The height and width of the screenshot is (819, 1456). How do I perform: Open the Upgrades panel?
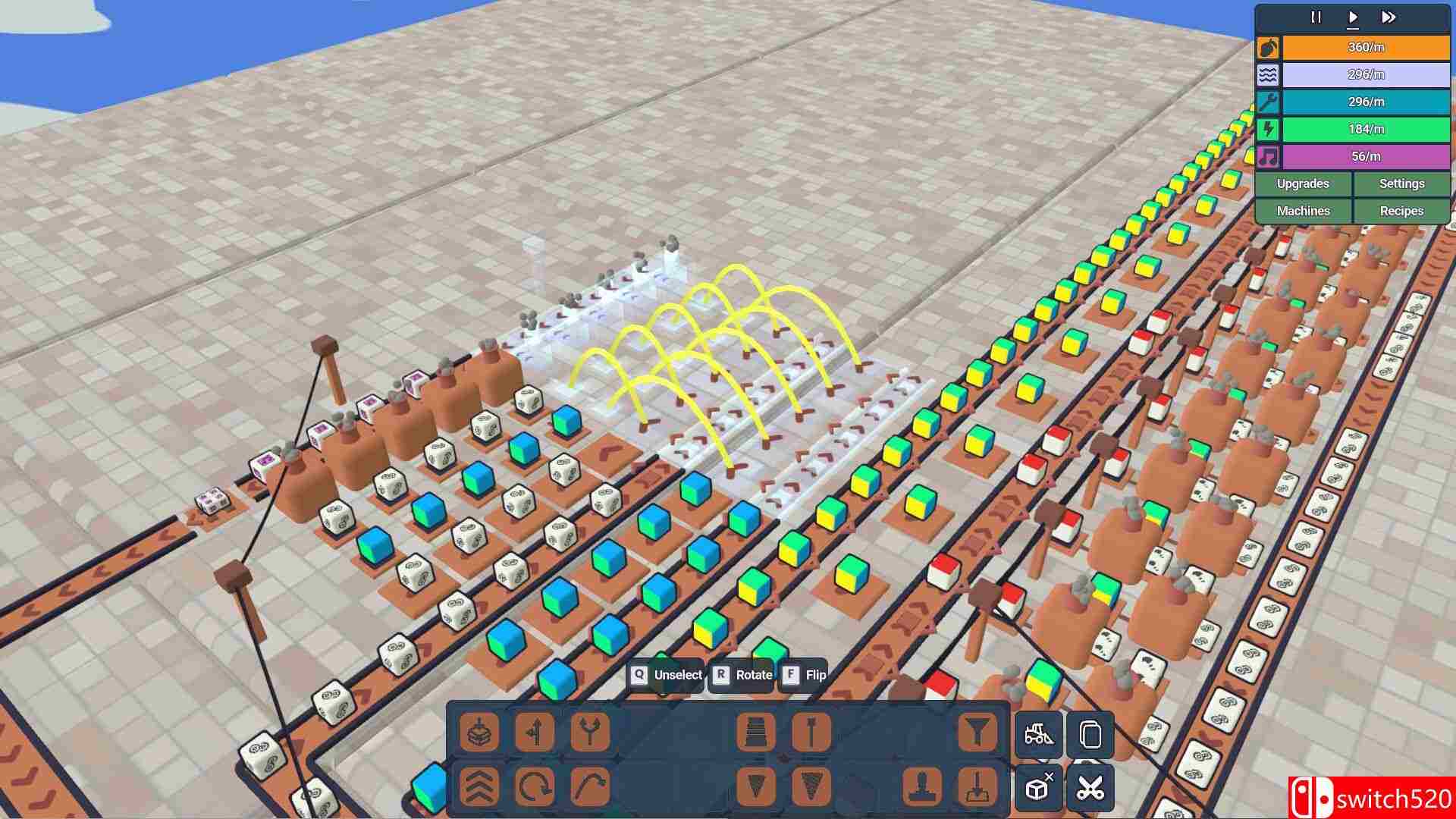(1303, 184)
